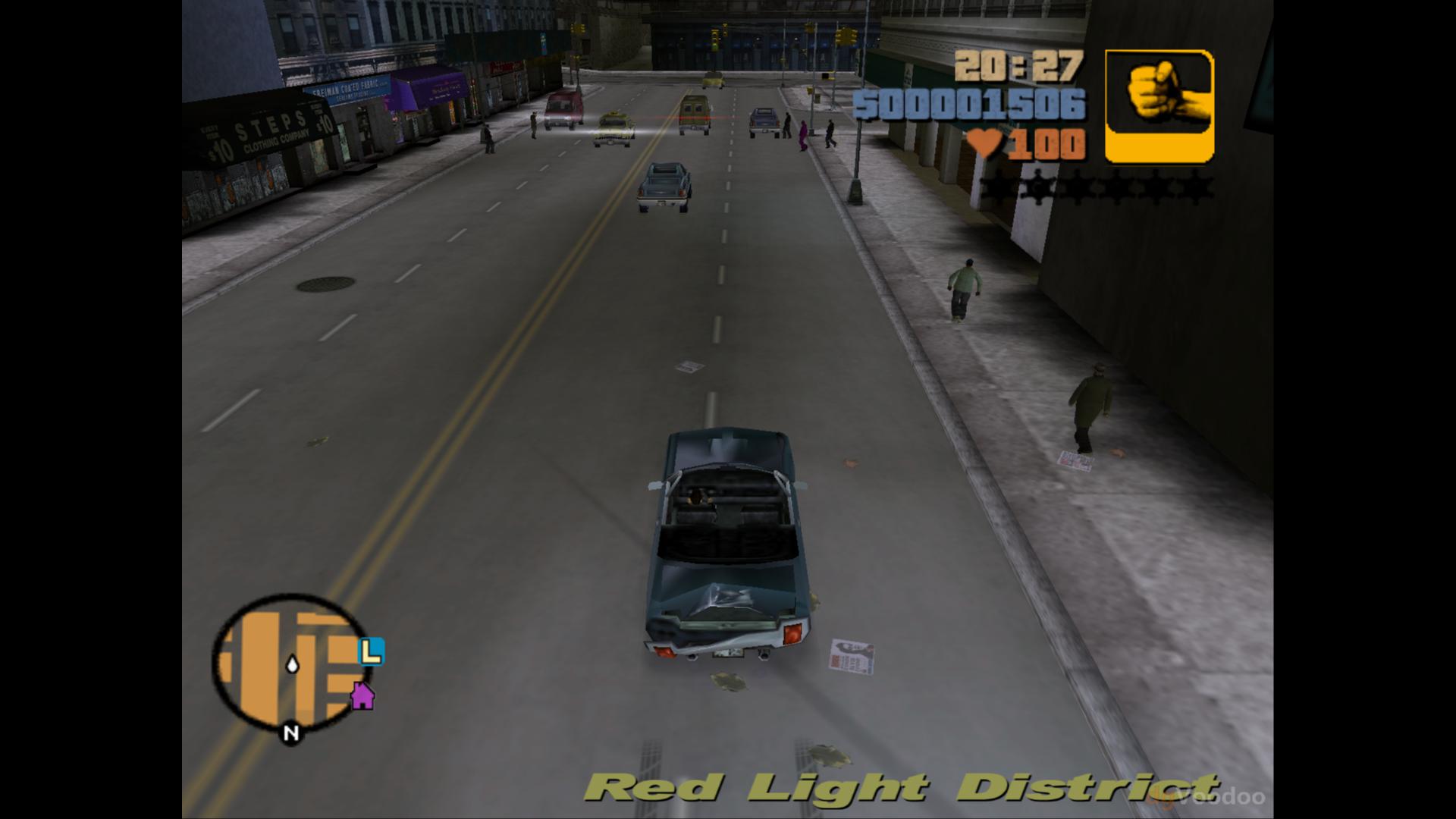The height and width of the screenshot is (819, 1456).
Task: Select the fist weapon icon
Action: pyautogui.click(x=1159, y=106)
